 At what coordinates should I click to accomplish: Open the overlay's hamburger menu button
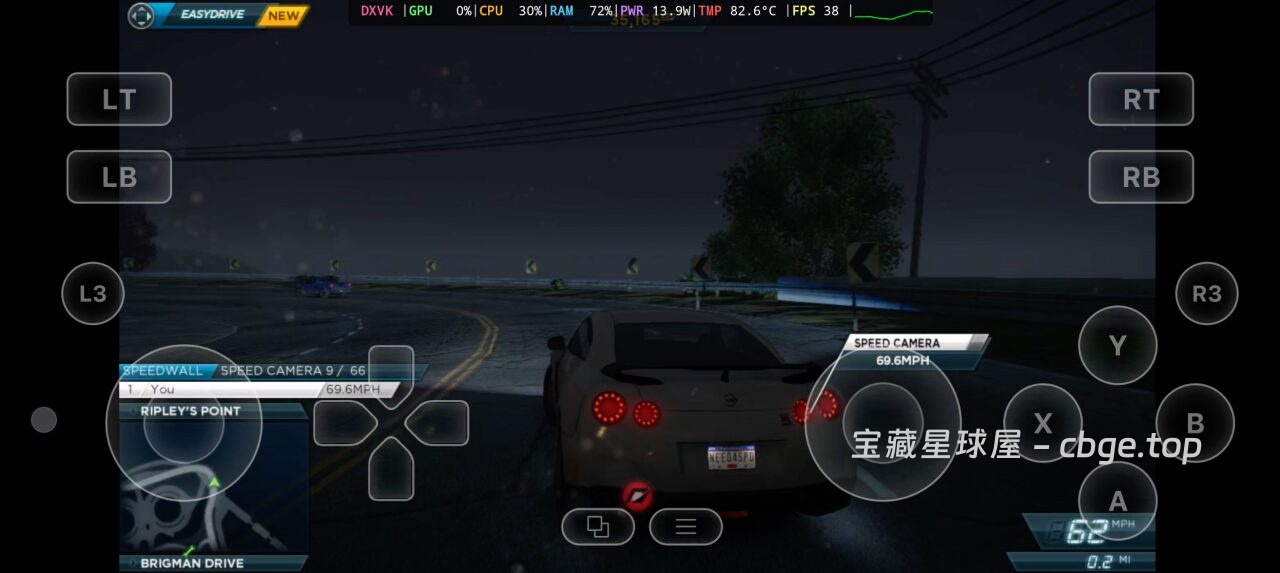tap(686, 527)
